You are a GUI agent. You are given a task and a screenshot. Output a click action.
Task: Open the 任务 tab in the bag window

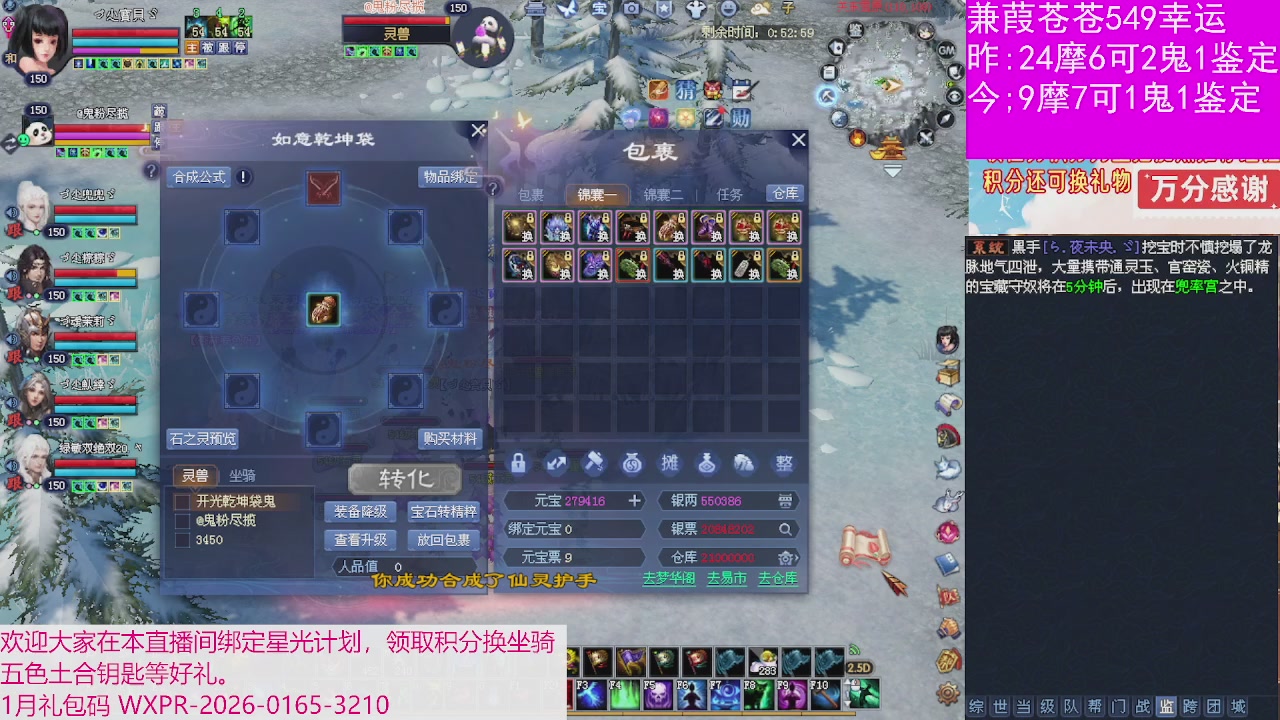tap(730, 195)
